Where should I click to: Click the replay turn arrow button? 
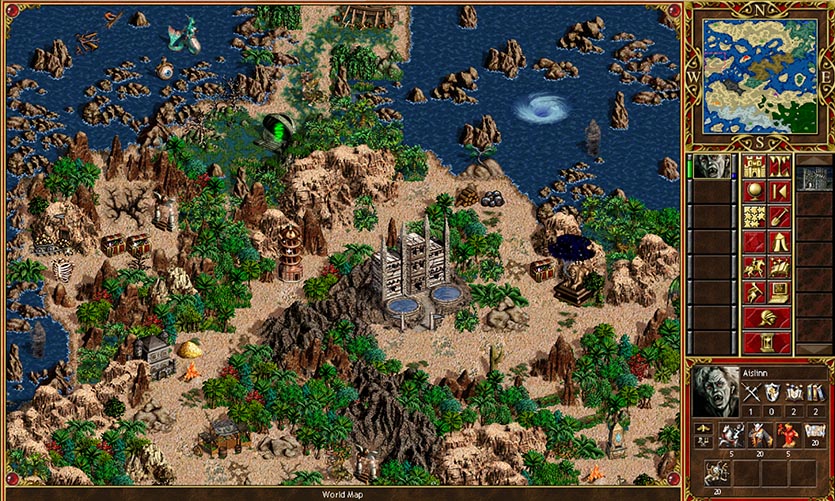coord(780,191)
